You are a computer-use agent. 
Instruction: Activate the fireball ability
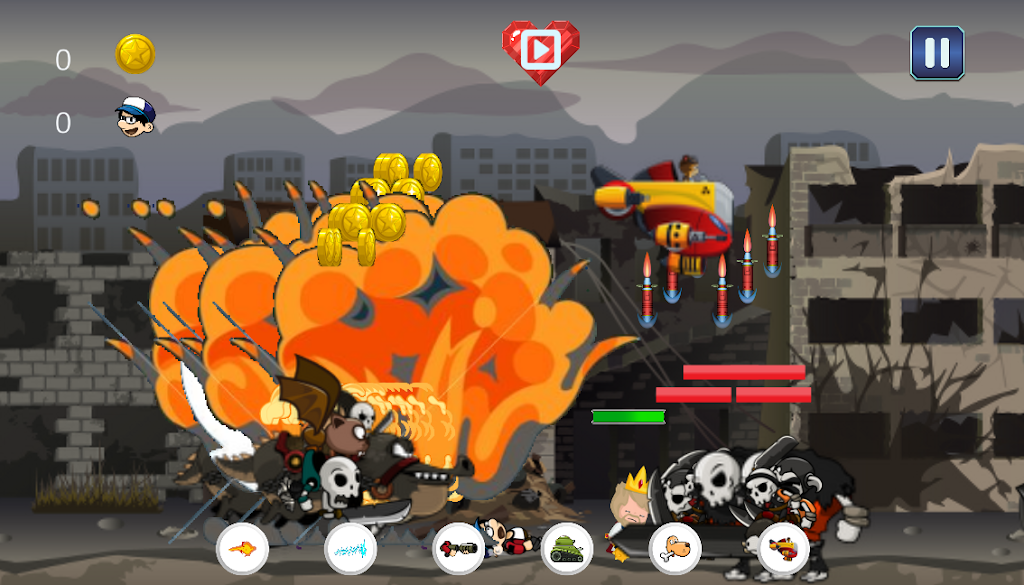(242, 548)
